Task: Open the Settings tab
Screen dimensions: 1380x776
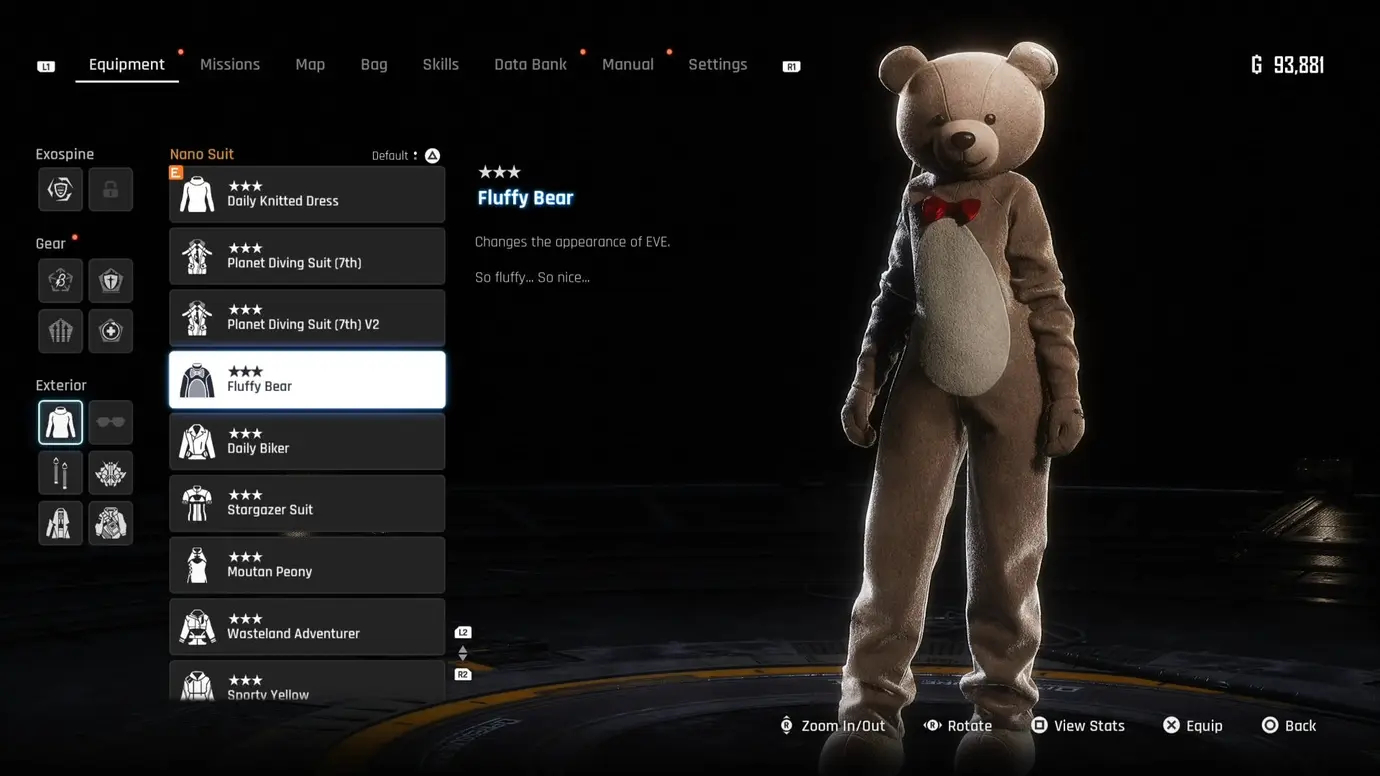Action: (717, 65)
